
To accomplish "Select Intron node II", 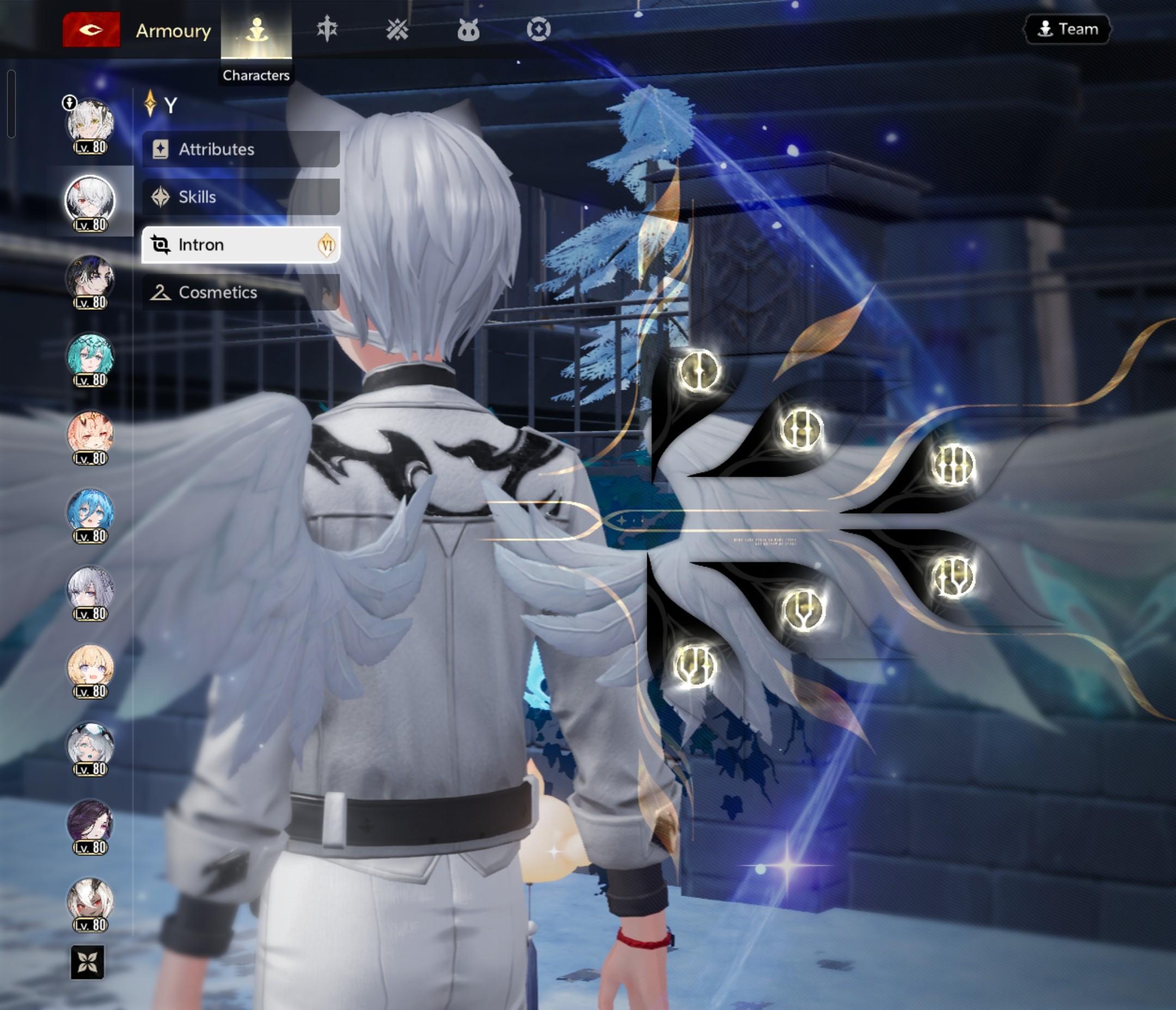I will (x=800, y=428).
